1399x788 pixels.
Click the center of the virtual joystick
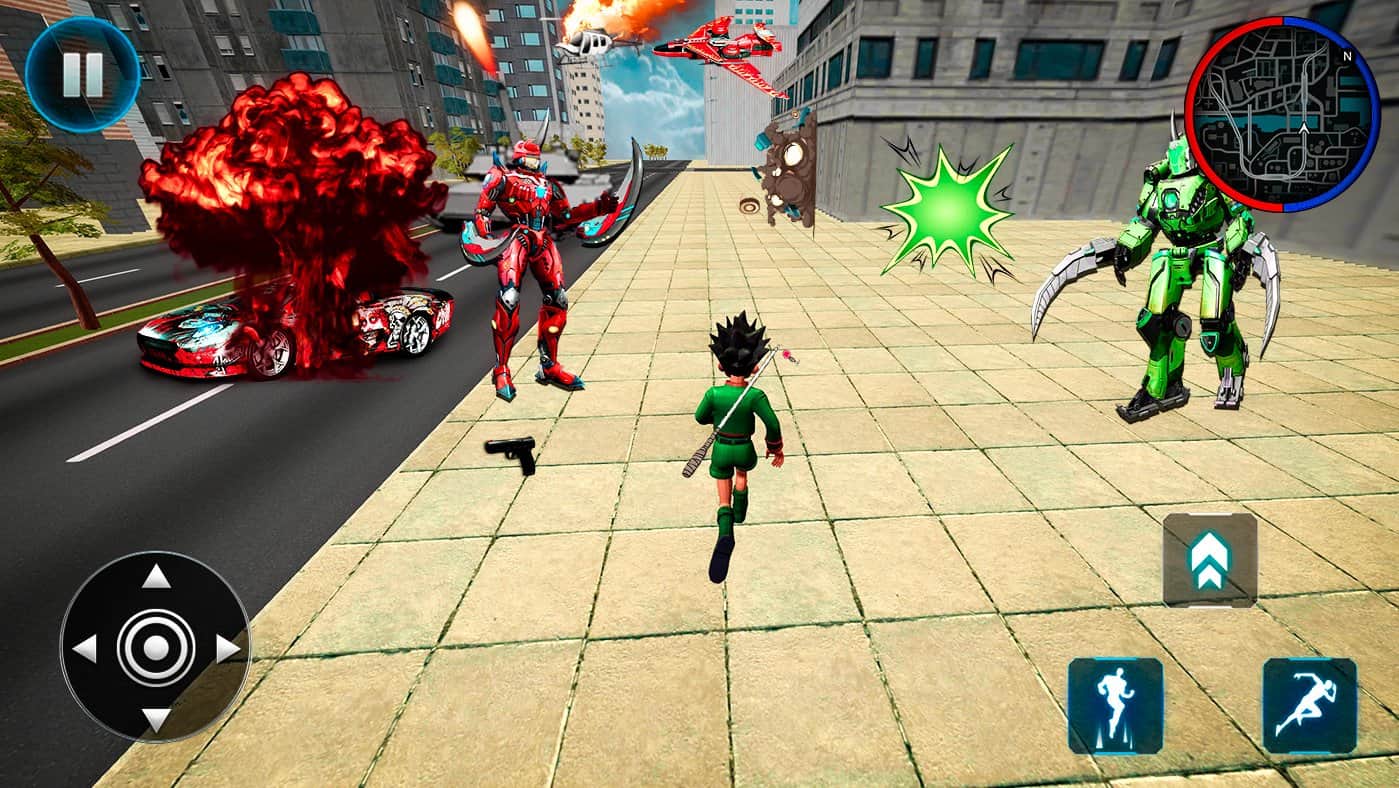coord(155,648)
